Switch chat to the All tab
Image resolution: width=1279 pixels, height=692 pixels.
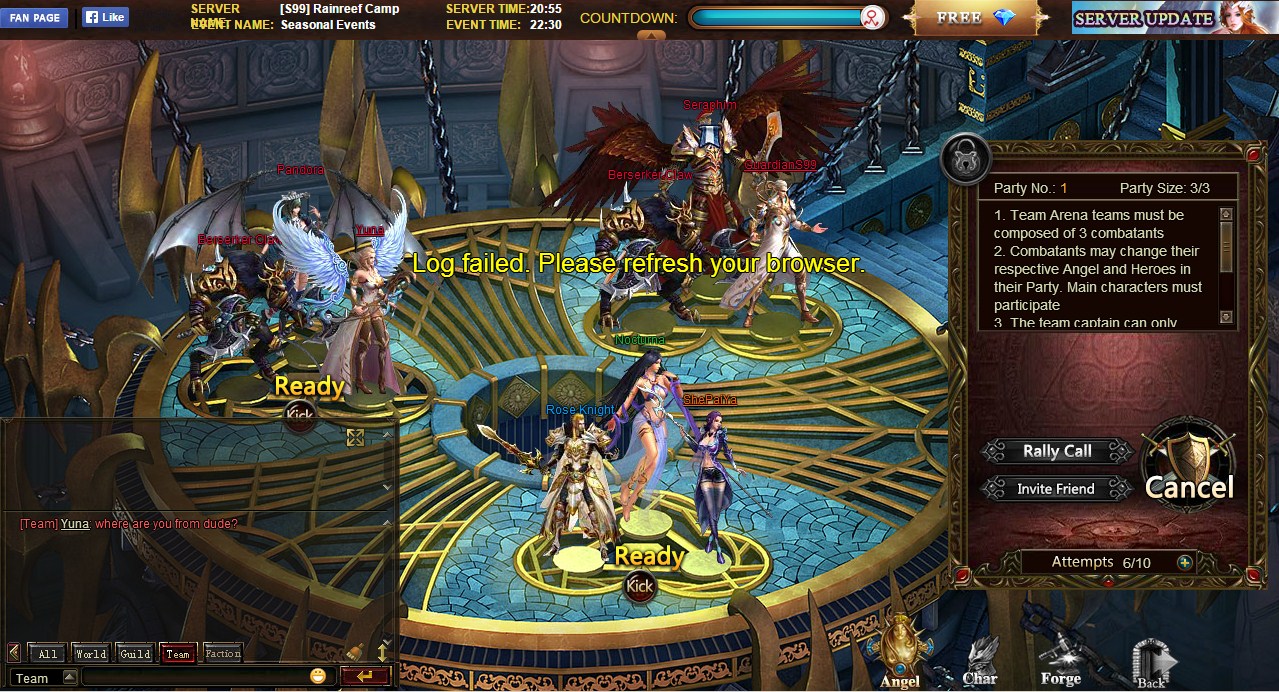(47, 654)
